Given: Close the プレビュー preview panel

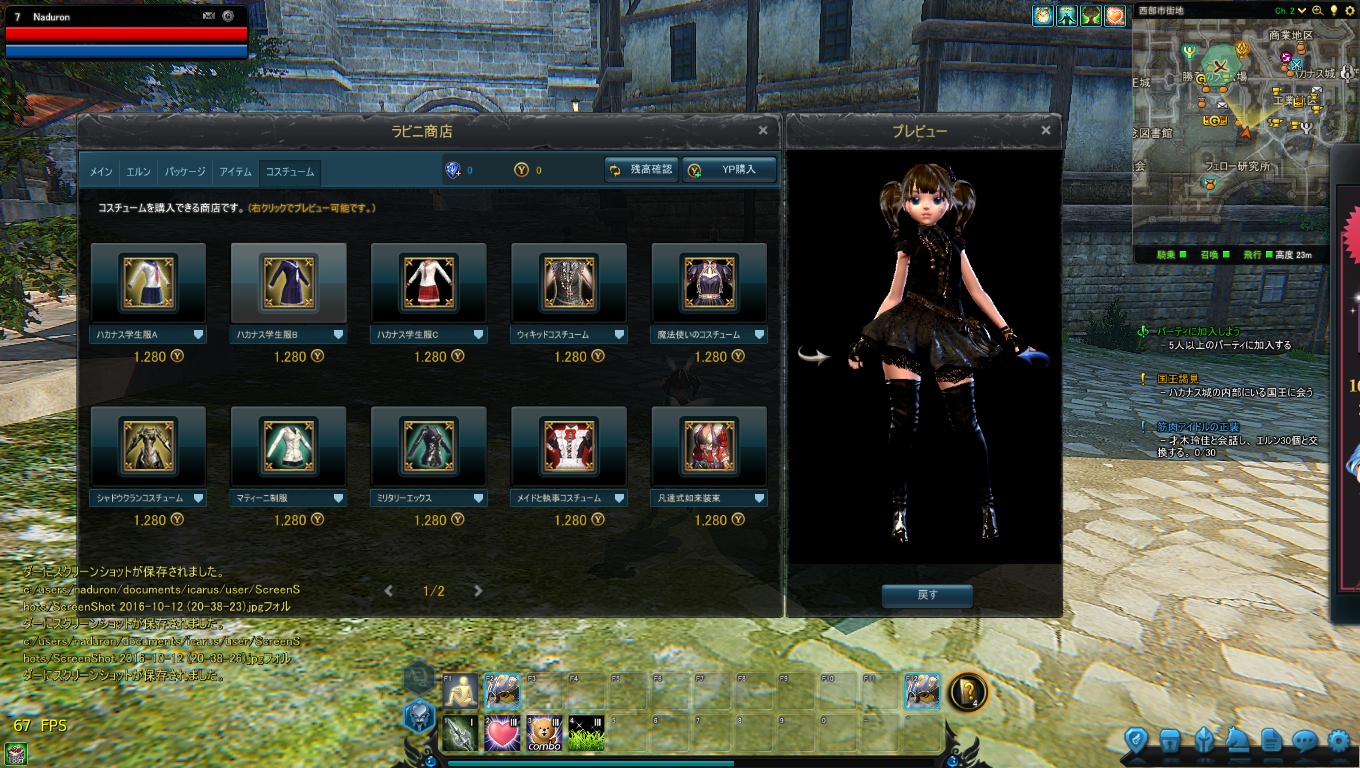Looking at the screenshot, I should point(1046,130).
